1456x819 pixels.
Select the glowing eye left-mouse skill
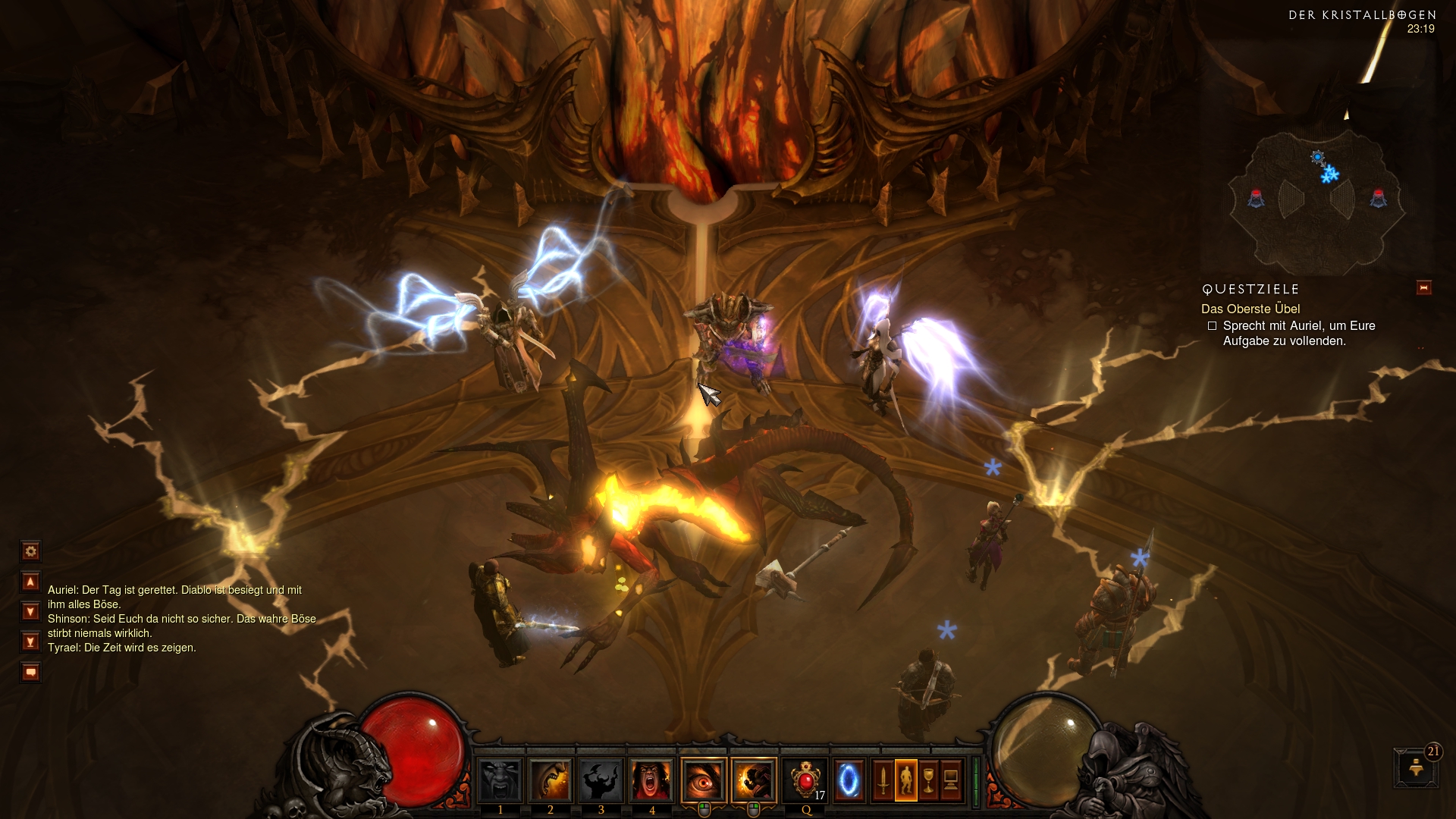pos(704,780)
